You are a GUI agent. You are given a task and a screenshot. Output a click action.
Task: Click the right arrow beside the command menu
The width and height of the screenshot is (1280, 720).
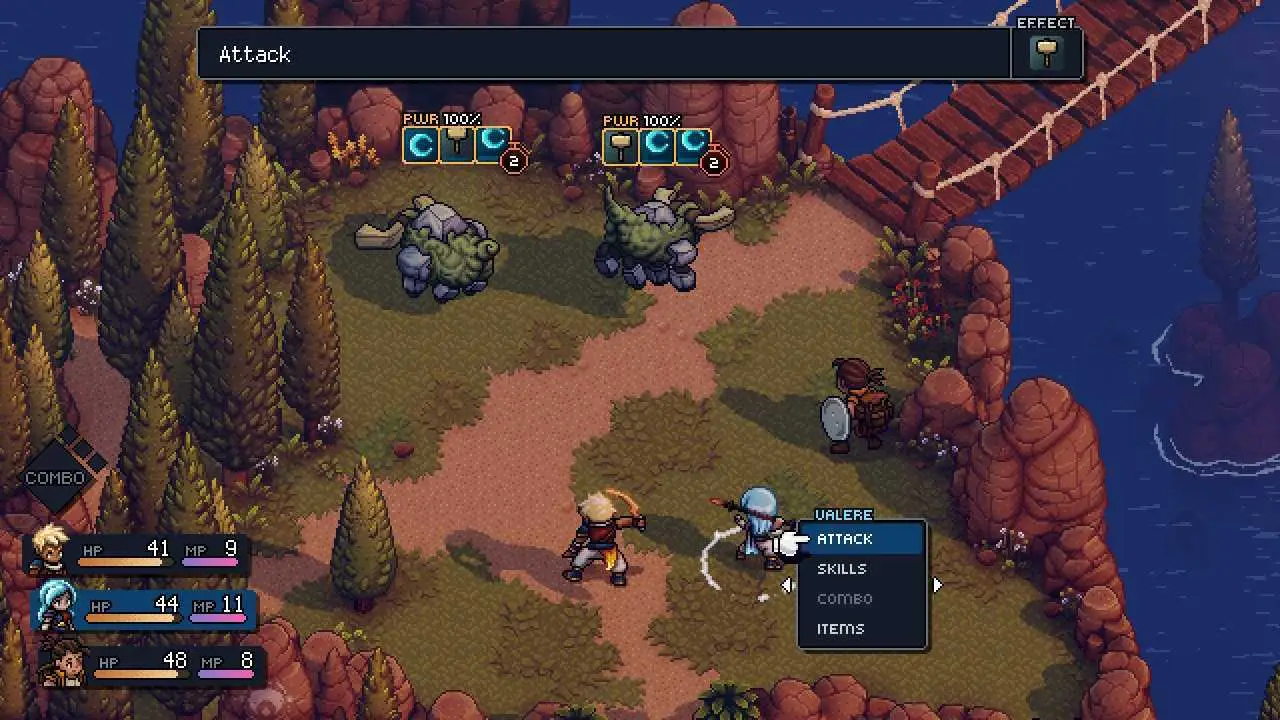(x=937, y=585)
